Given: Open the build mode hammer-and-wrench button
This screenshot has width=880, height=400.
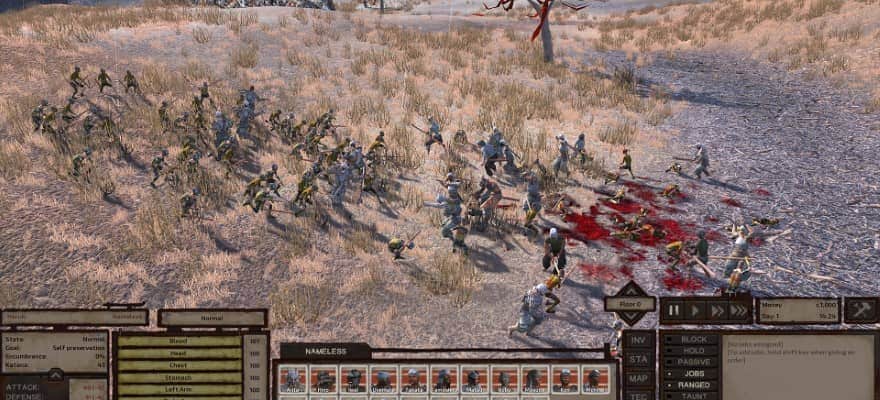Looking at the screenshot, I should pos(861,311).
